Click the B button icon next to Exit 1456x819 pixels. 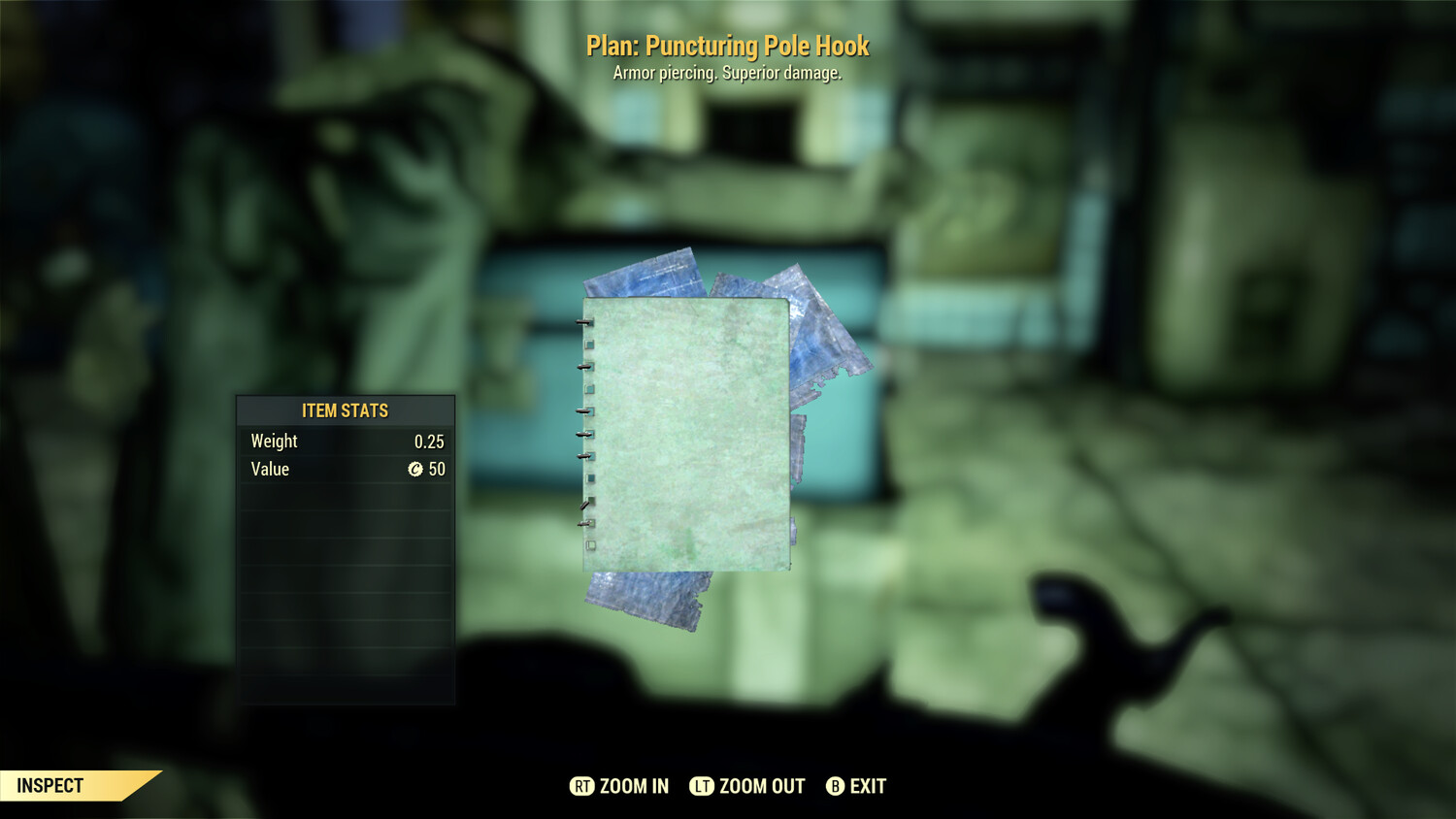pyautogui.click(x=835, y=786)
